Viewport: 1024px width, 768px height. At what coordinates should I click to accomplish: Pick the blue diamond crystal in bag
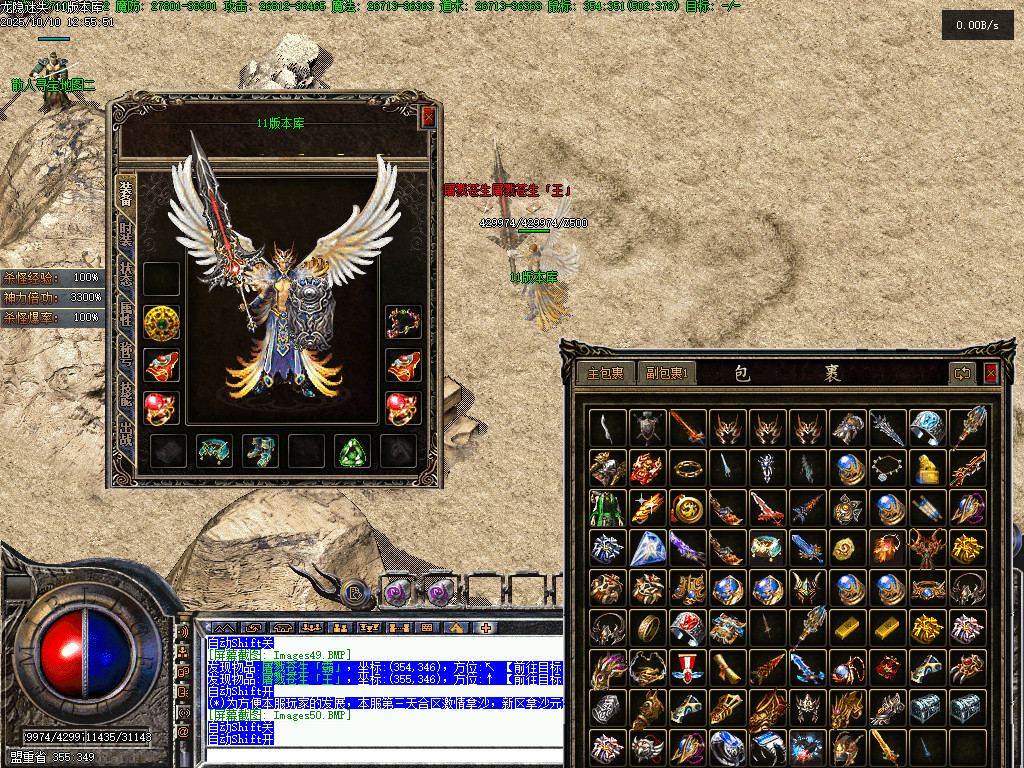(x=647, y=547)
